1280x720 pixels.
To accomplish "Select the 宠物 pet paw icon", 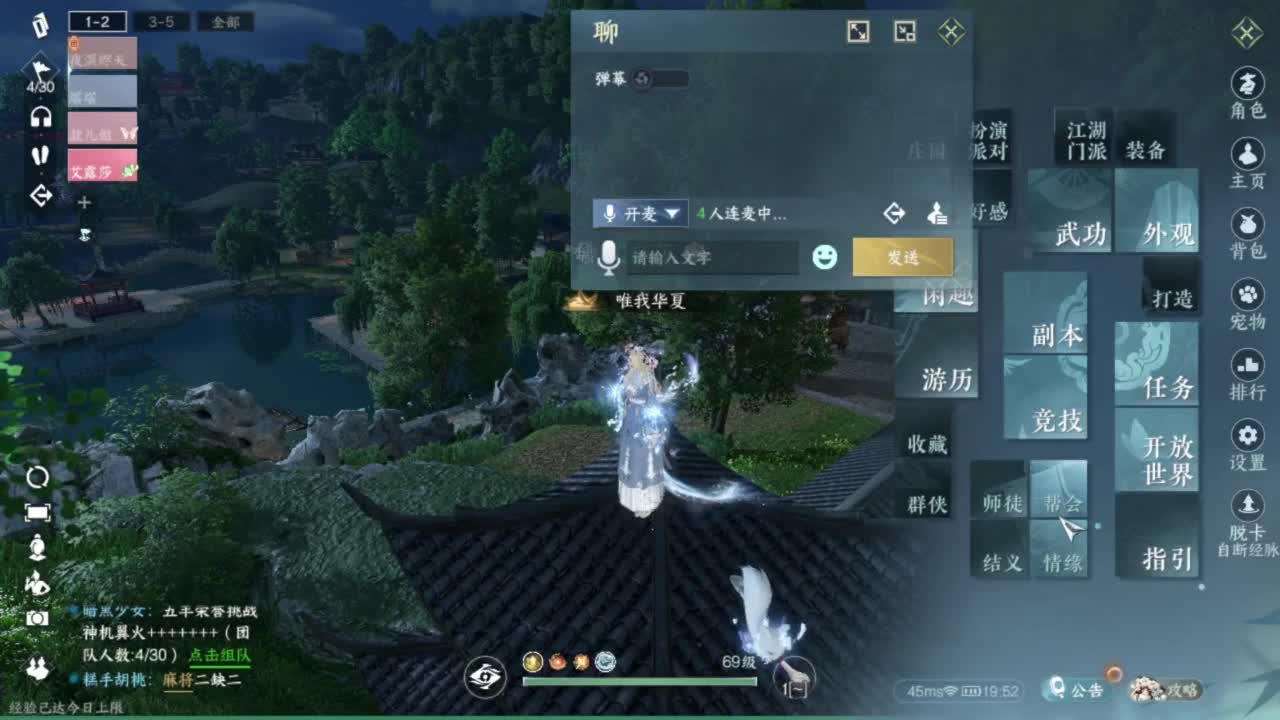I will pos(1248,294).
